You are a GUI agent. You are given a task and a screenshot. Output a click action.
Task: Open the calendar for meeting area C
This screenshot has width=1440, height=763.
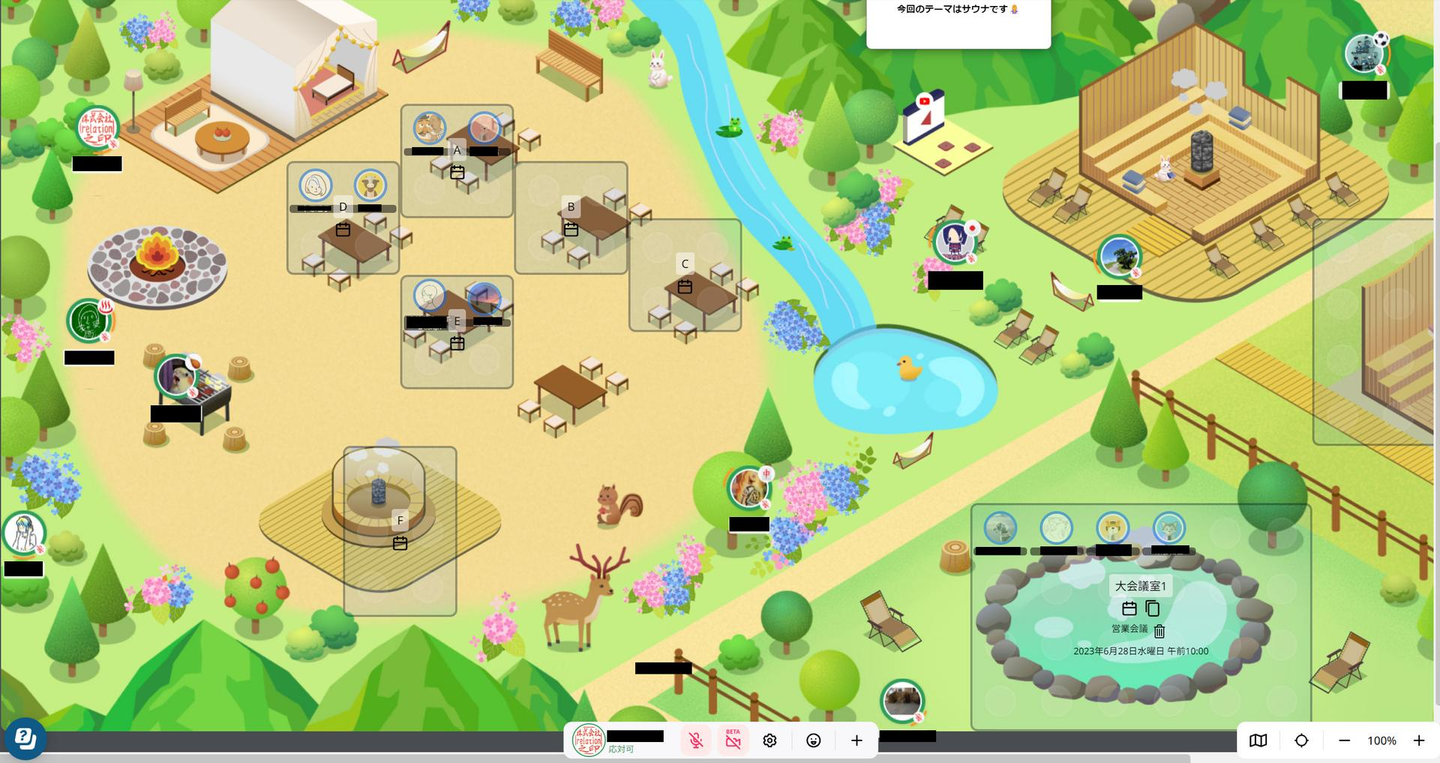pos(685,286)
